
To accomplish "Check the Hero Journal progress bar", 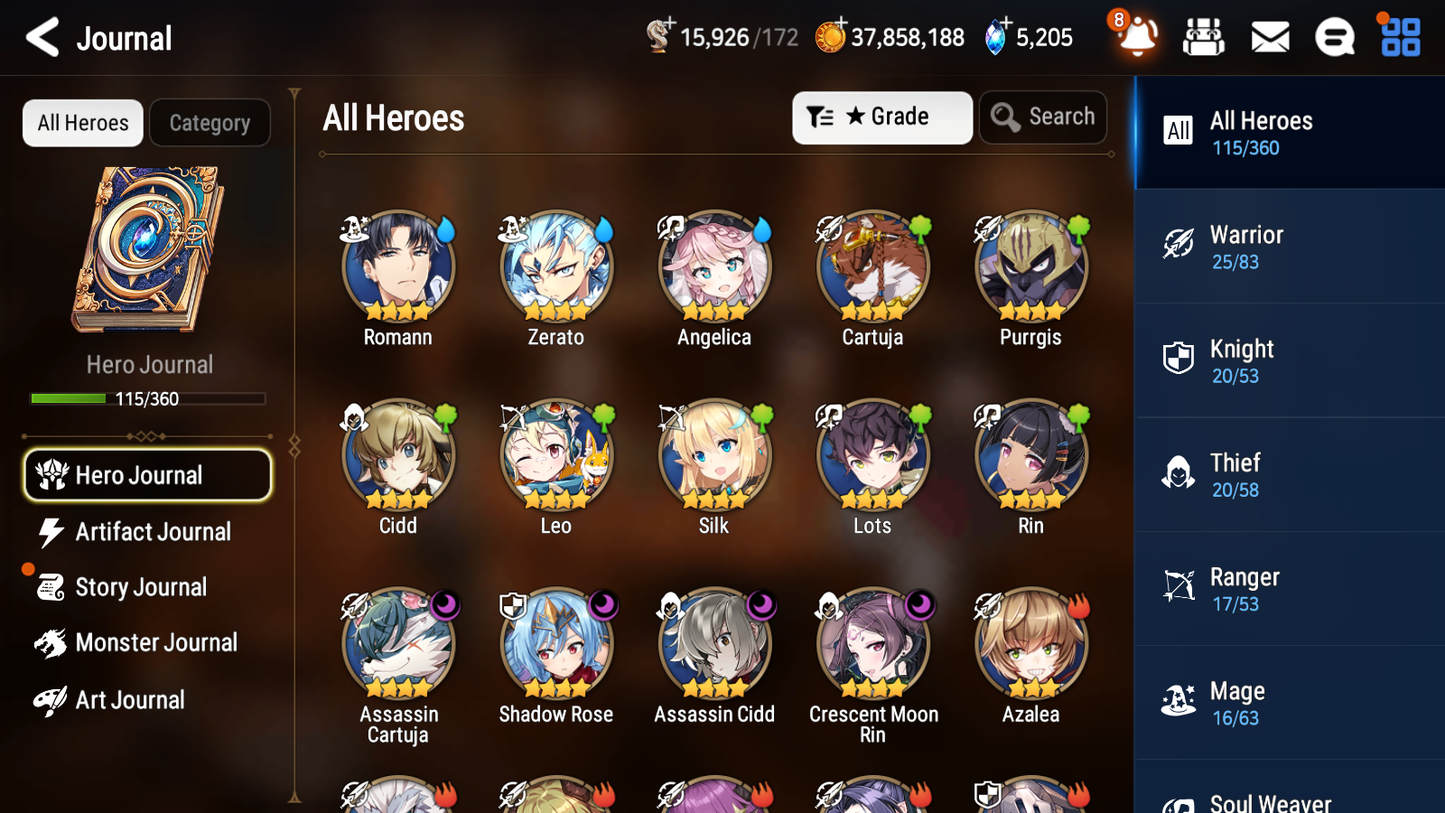I will [x=147, y=398].
